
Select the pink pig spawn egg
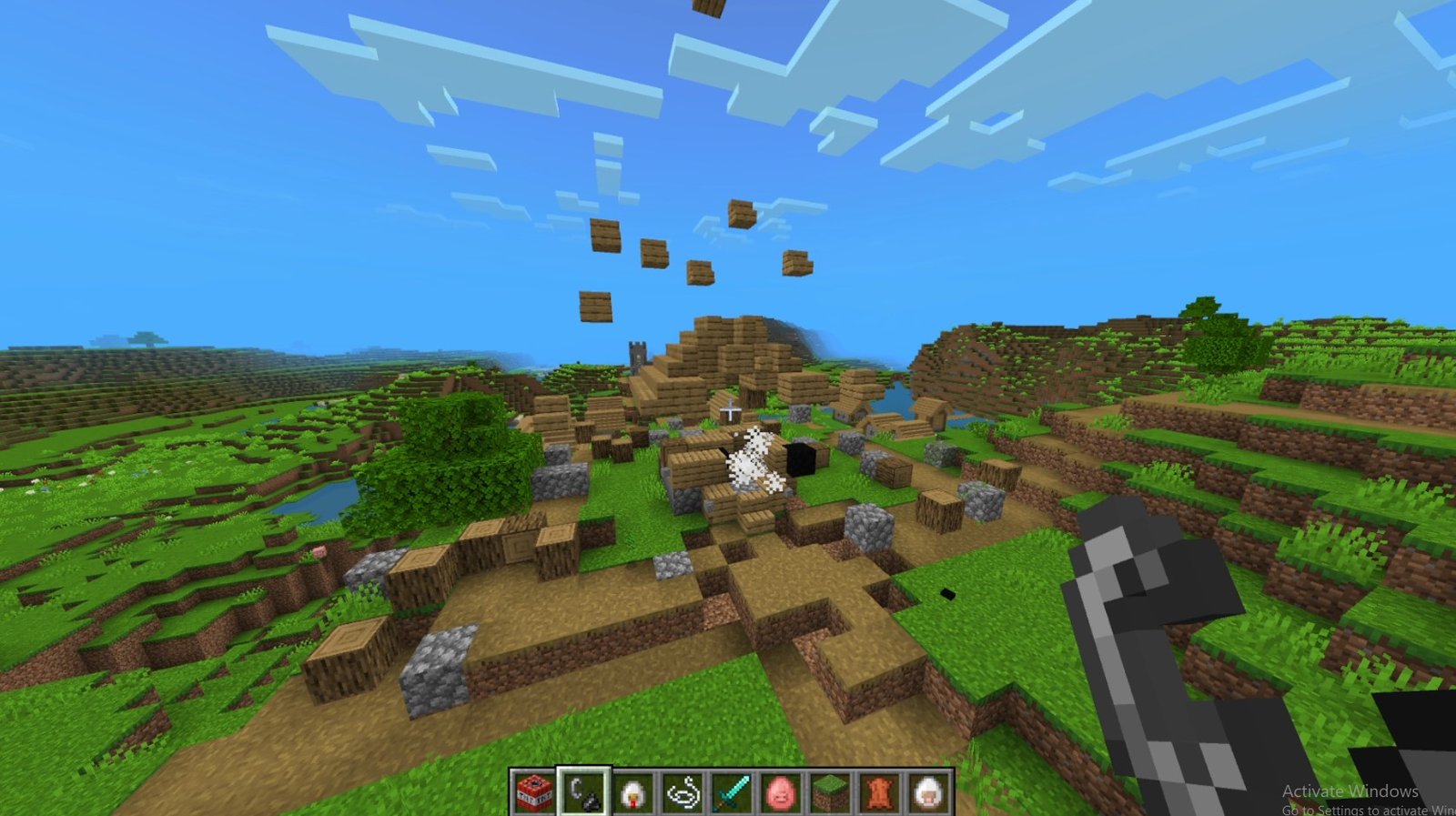pos(780,791)
